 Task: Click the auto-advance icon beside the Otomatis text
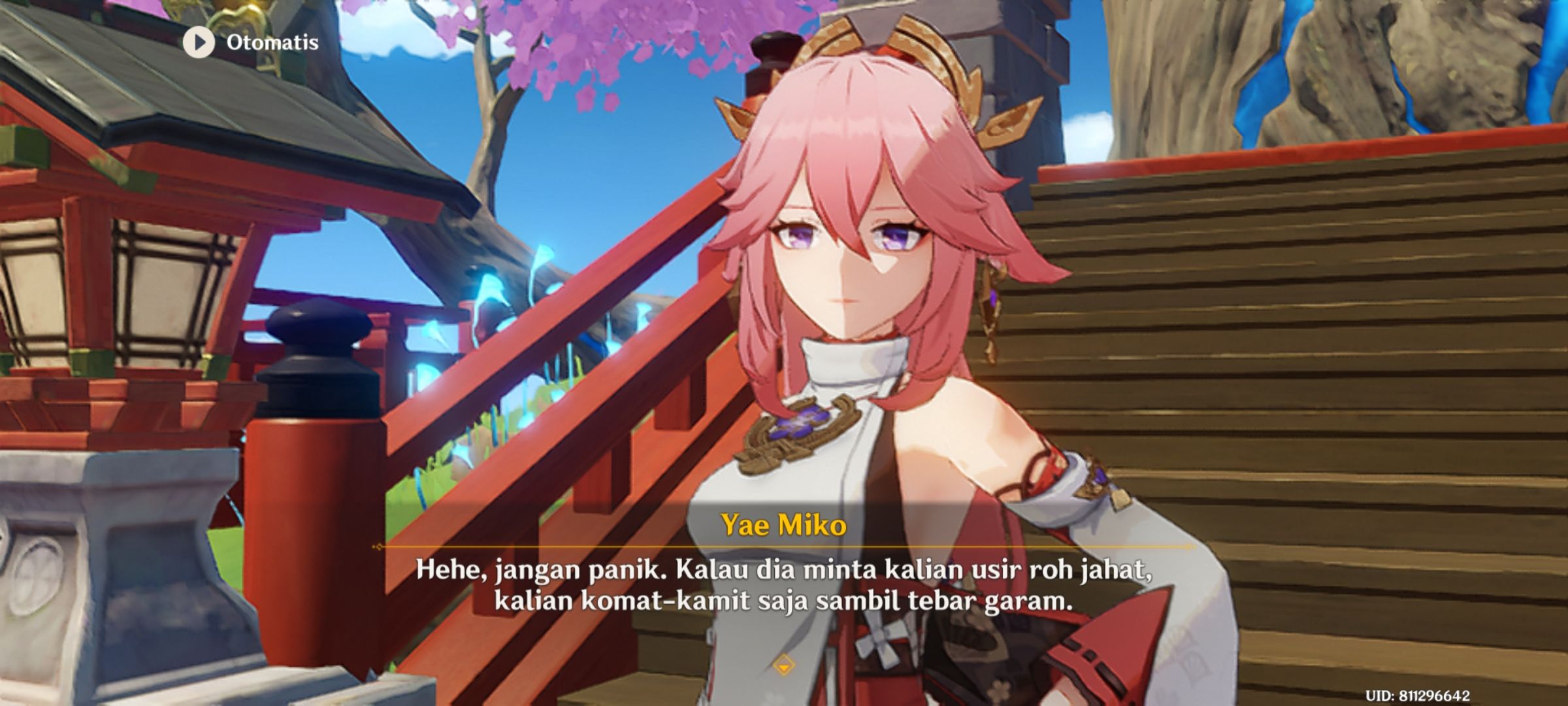coord(198,44)
